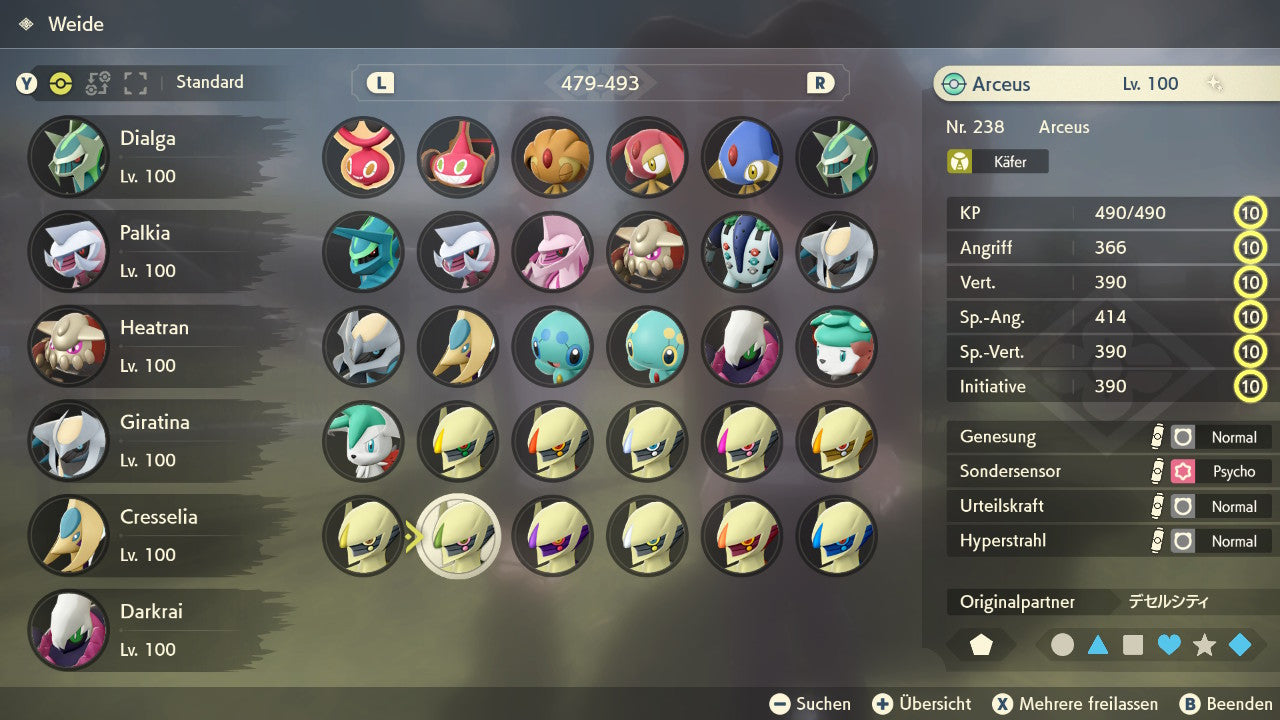The image size is (1280, 720).
Task: Click the Poké Ball sort icon in toolbar
Action: click(60, 84)
